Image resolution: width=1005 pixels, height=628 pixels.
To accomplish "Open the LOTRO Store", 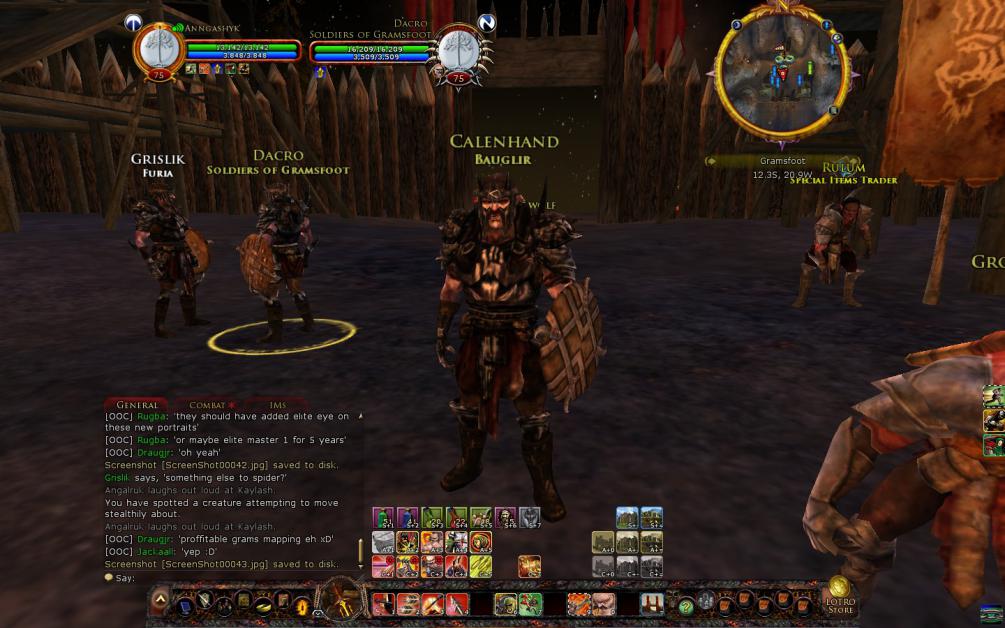I will 839,597.
